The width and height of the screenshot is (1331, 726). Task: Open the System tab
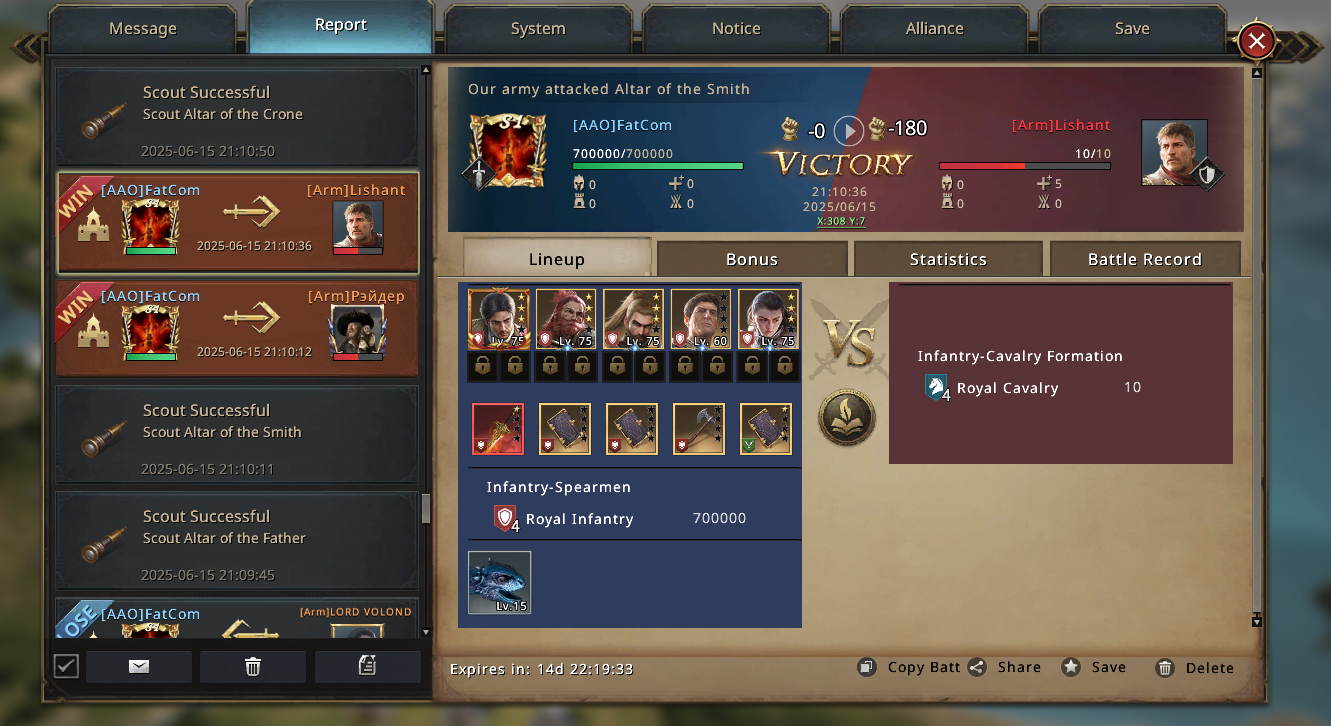point(538,29)
